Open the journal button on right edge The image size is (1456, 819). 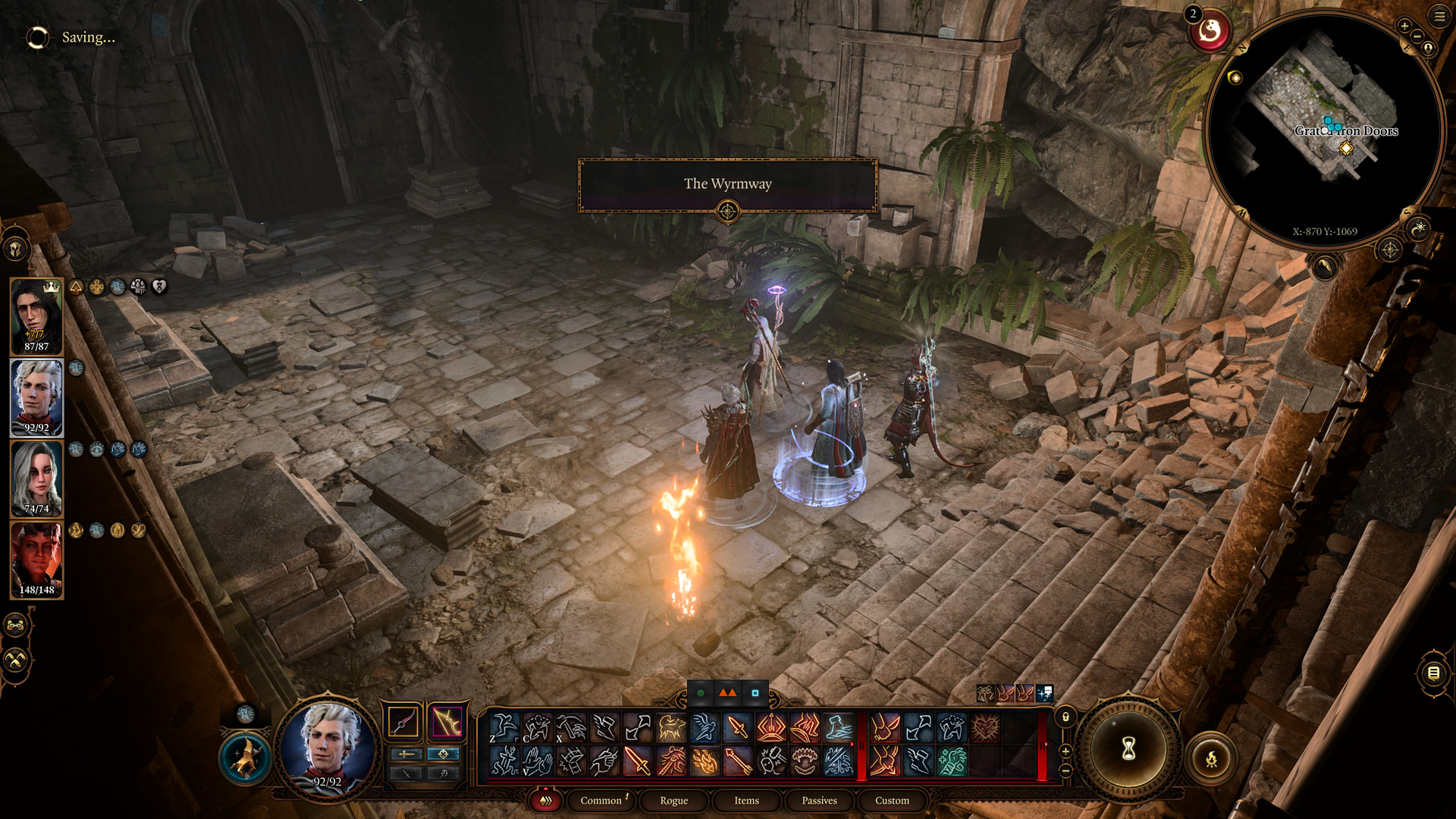pyautogui.click(x=1433, y=673)
